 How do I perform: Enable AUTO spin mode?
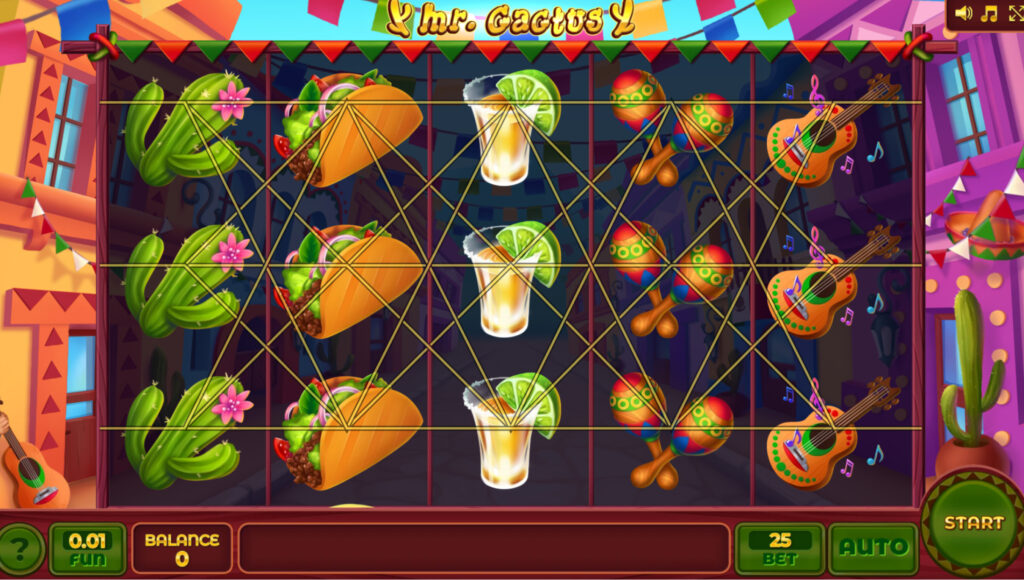(873, 547)
